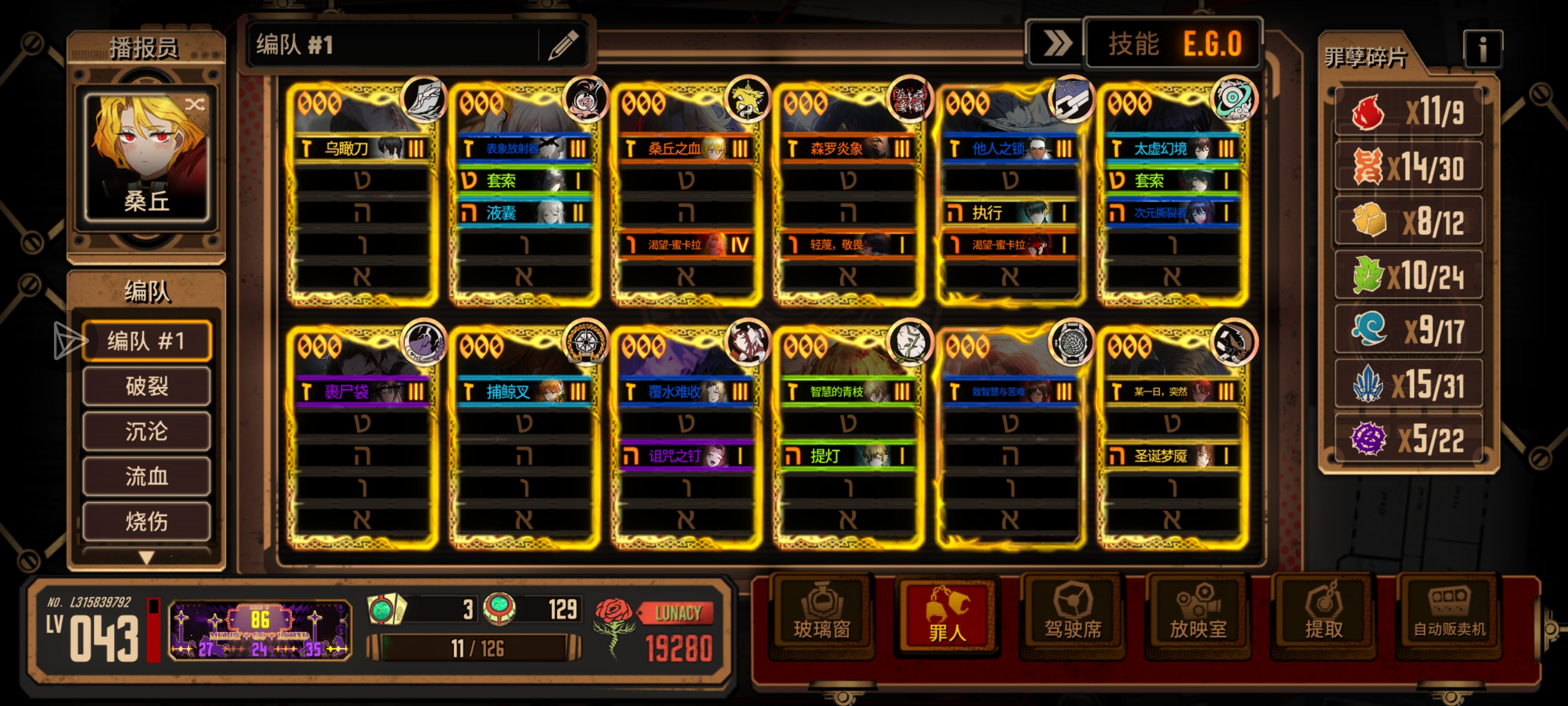Open the 玻璃窗 menu
This screenshot has width=1568, height=706.
[821, 616]
